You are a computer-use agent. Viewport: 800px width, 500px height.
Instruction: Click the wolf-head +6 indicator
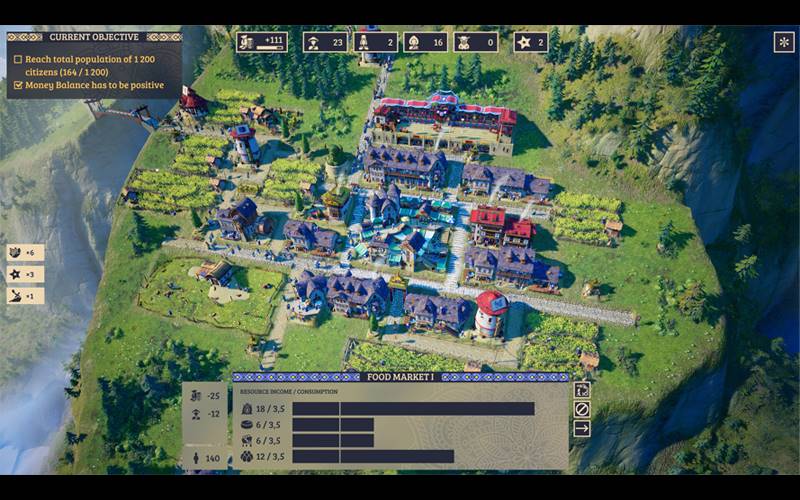point(25,253)
